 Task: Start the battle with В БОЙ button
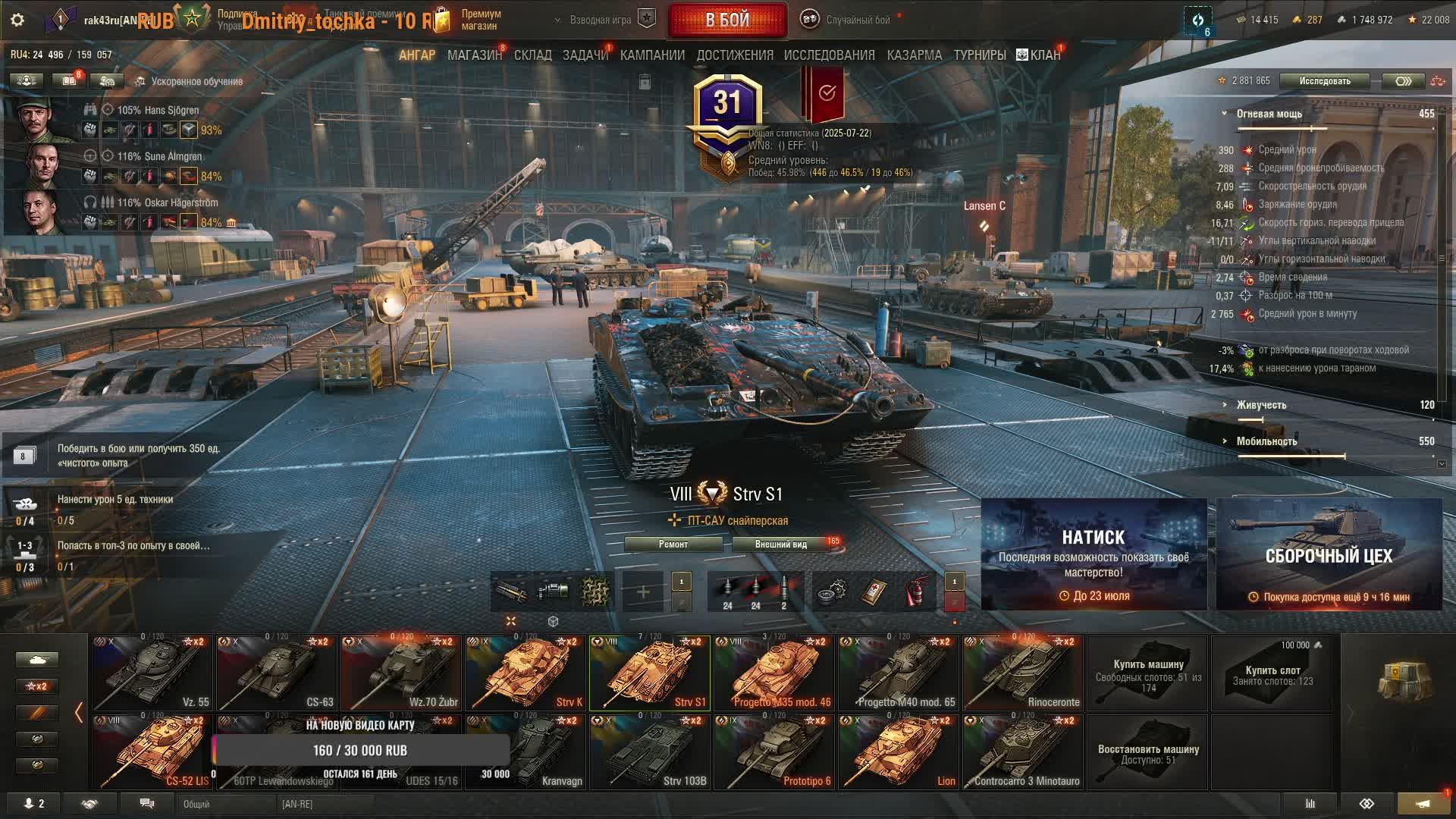(x=726, y=20)
